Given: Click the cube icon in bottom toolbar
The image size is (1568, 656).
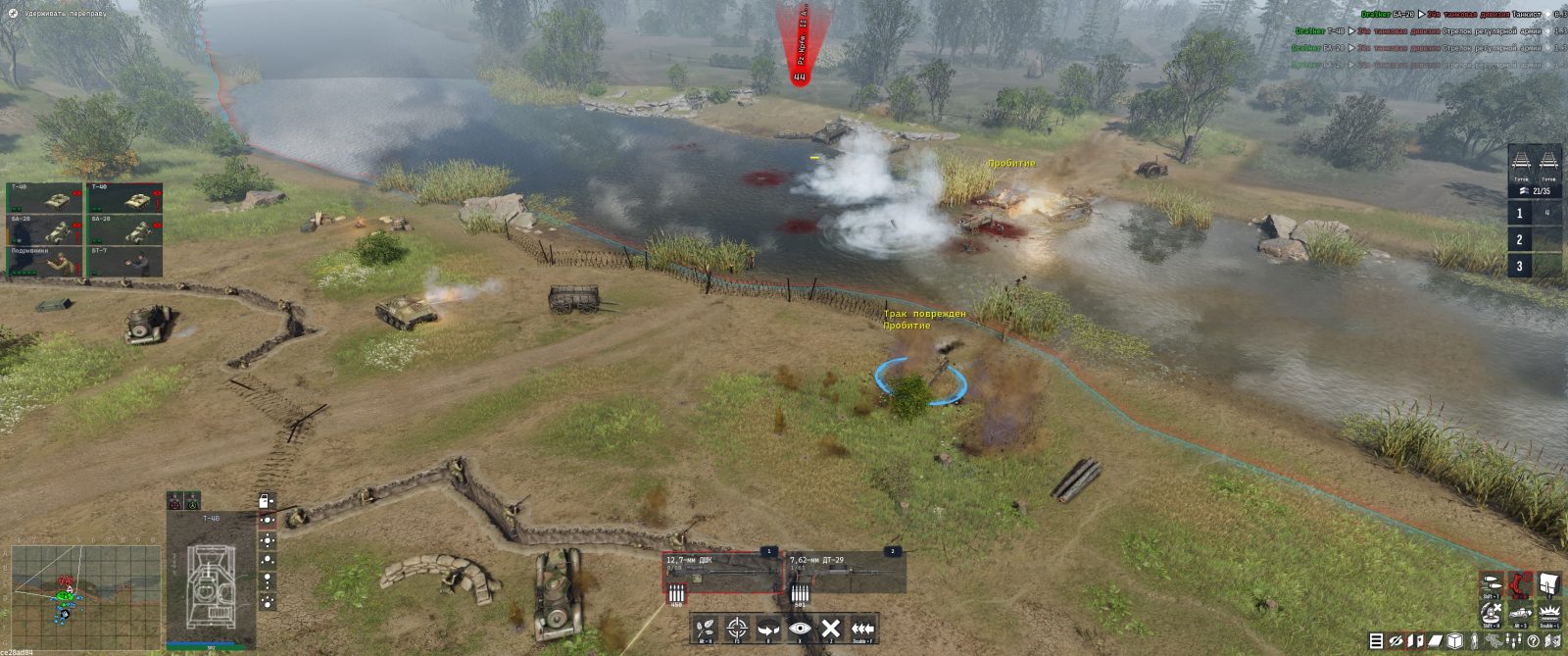Looking at the screenshot, I should pos(1455,641).
